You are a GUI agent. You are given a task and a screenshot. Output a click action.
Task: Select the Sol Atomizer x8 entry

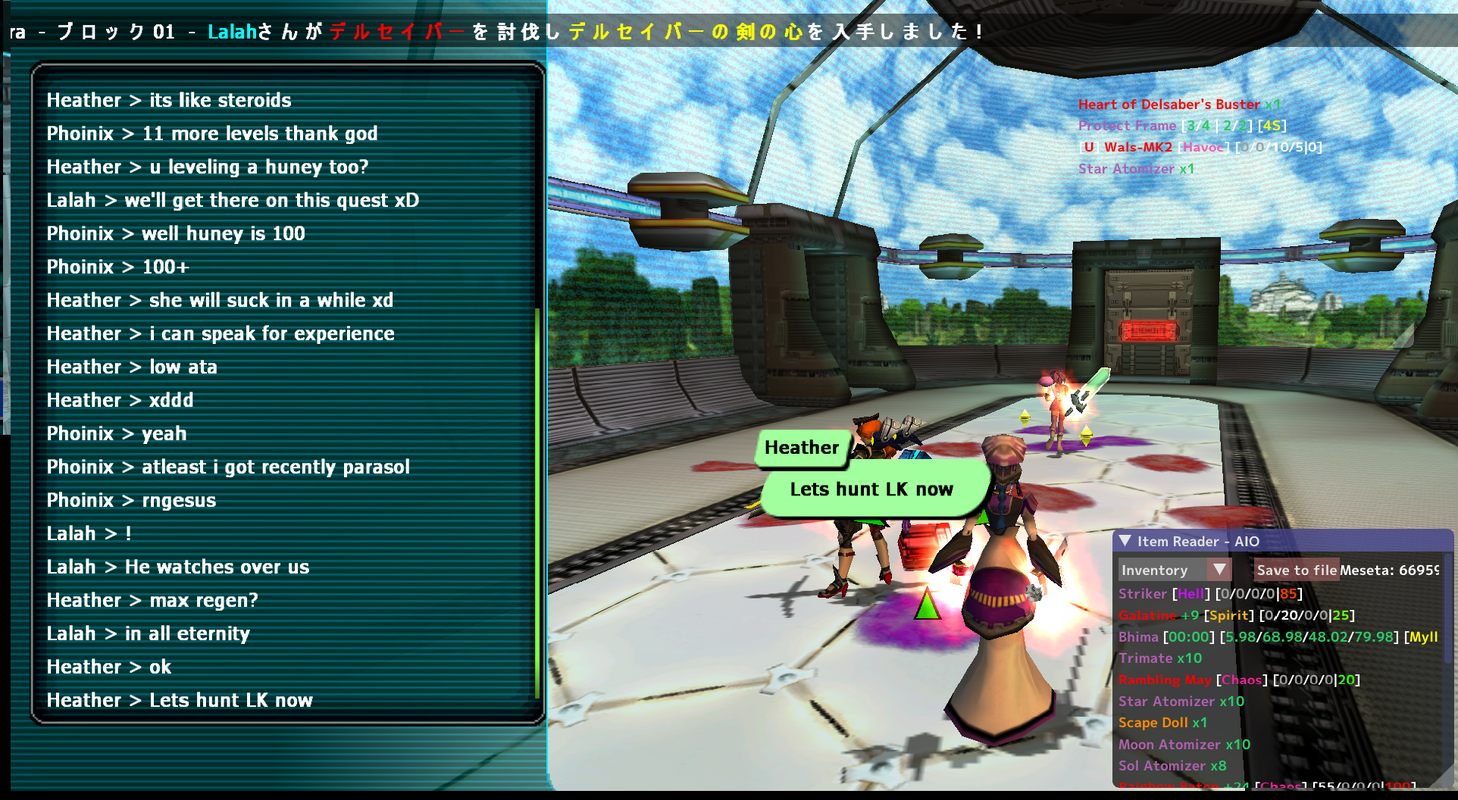pyautogui.click(x=1172, y=766)
